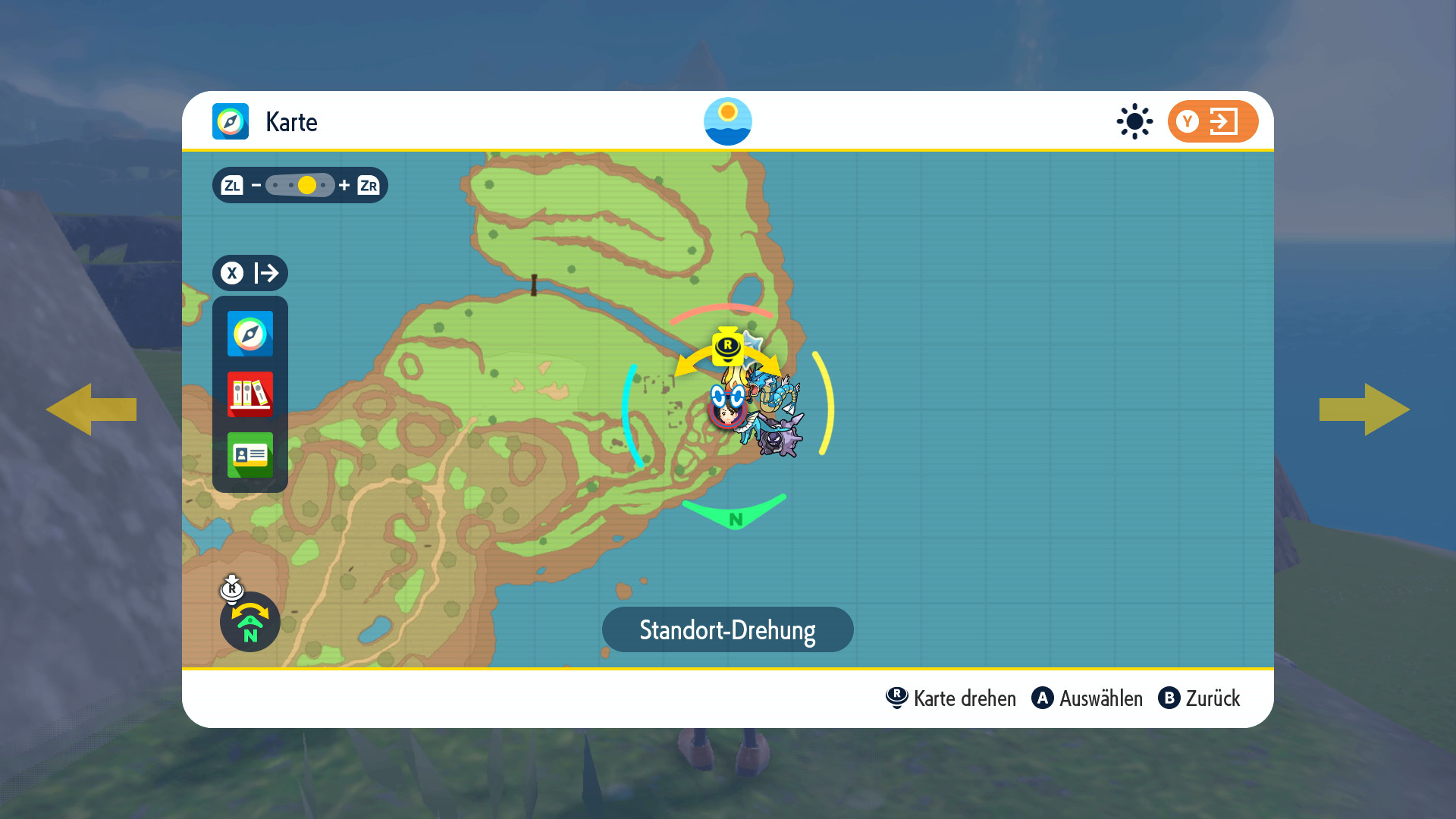Choose the Zurück option

1200,698
